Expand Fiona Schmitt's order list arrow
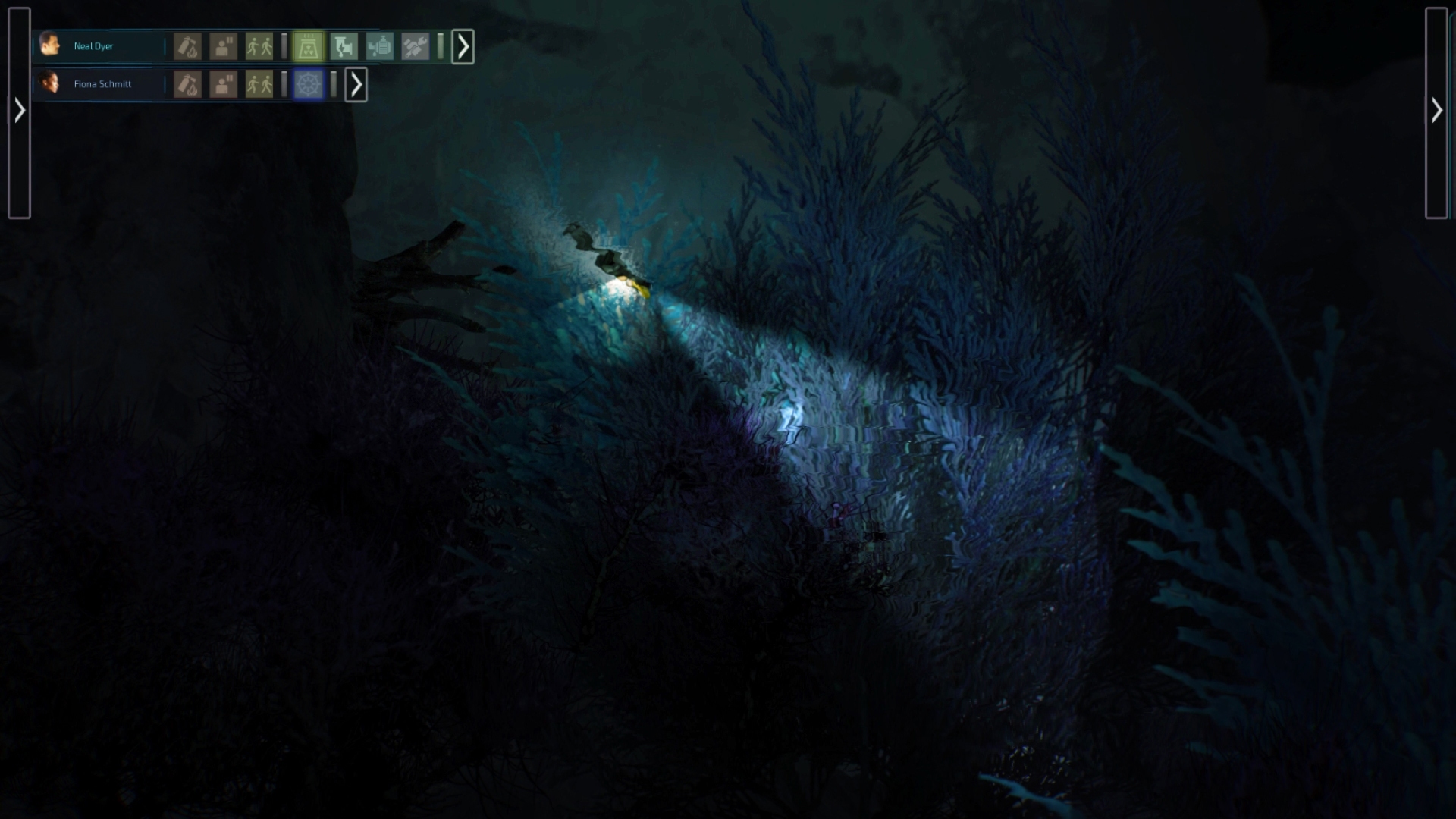 (x=356, y=84)
